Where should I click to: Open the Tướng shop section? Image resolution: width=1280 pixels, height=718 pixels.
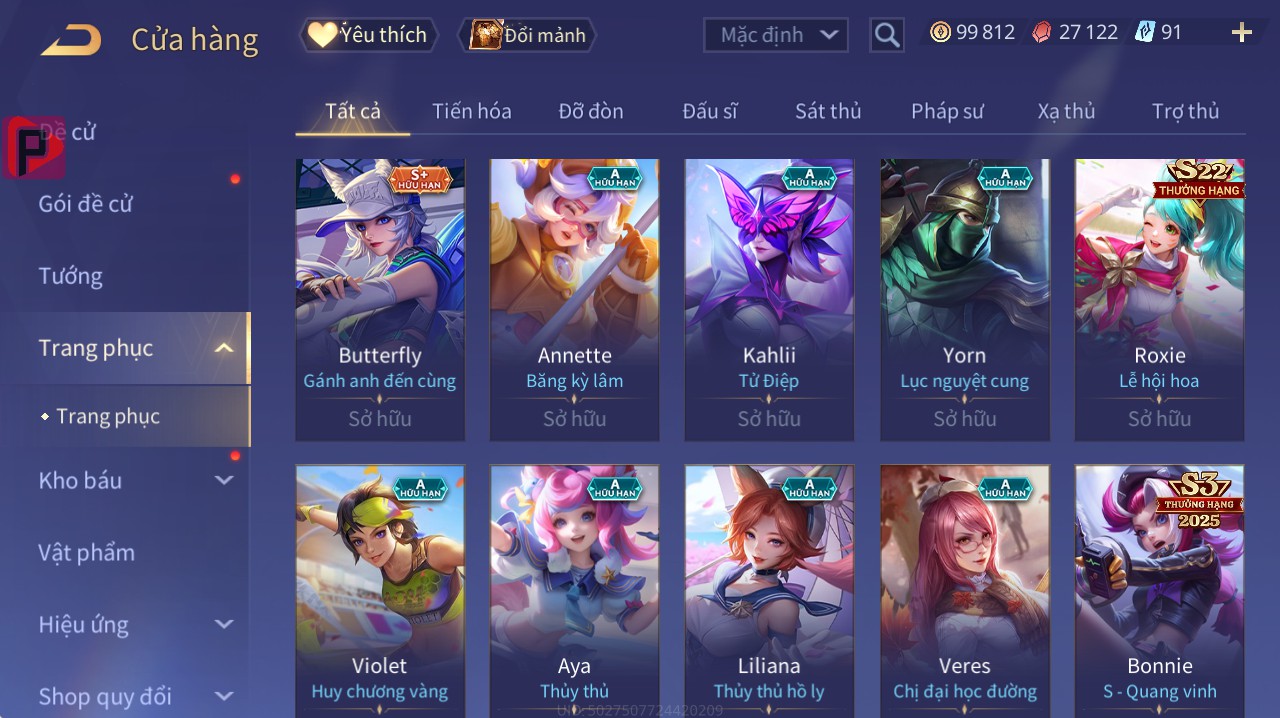pyautogui.click(x=71, y=276)
